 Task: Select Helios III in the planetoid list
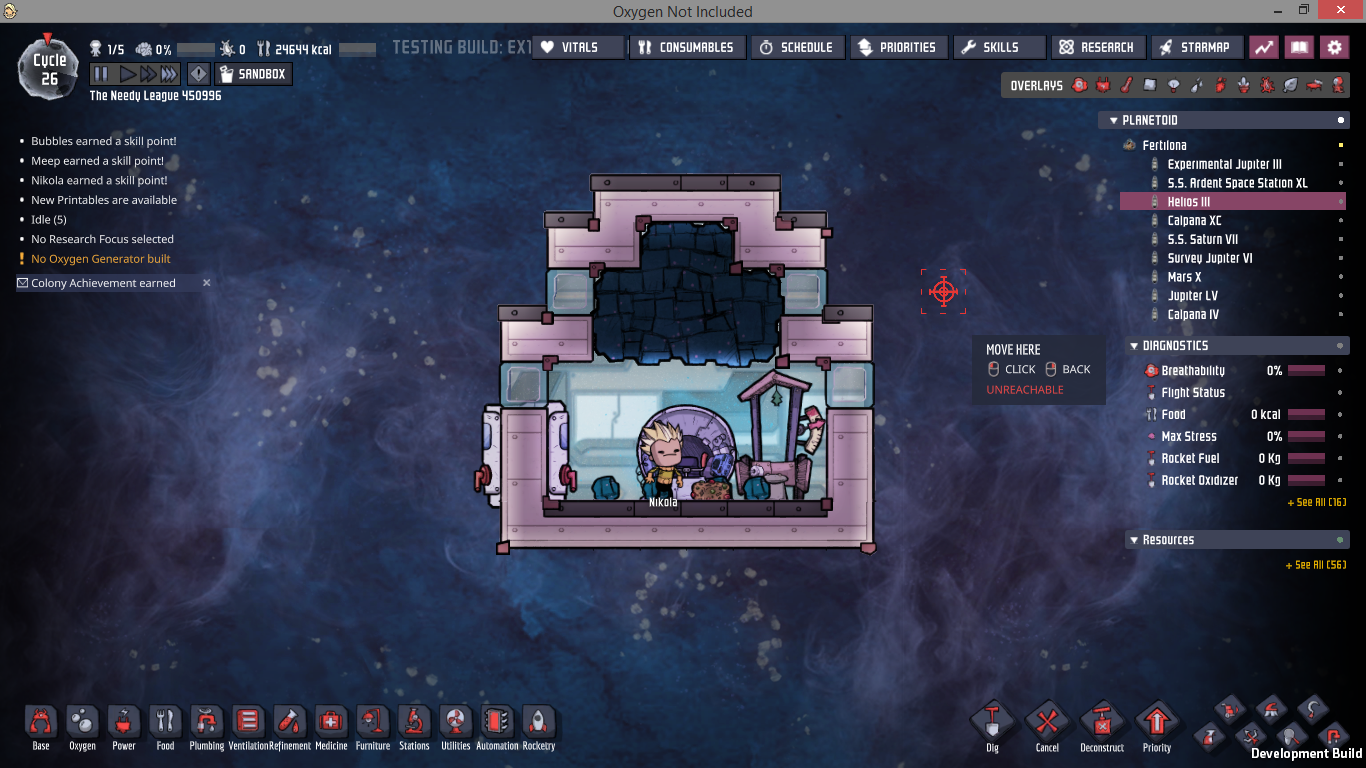pos(1189,202)
